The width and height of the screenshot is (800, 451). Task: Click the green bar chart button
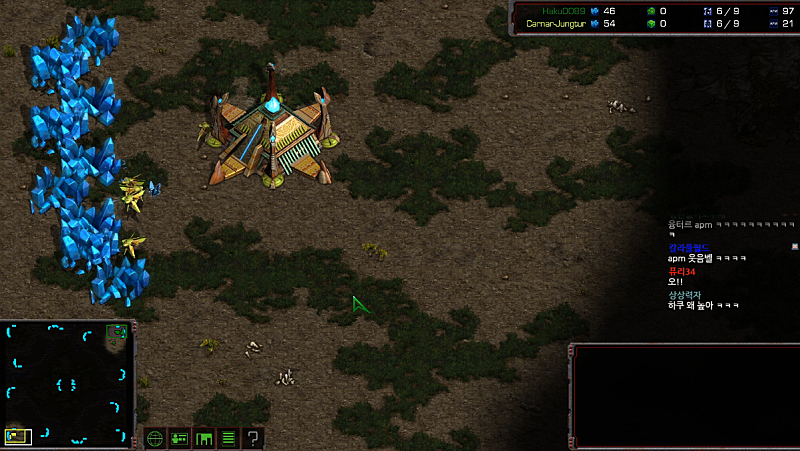click(x=205, y=438)
